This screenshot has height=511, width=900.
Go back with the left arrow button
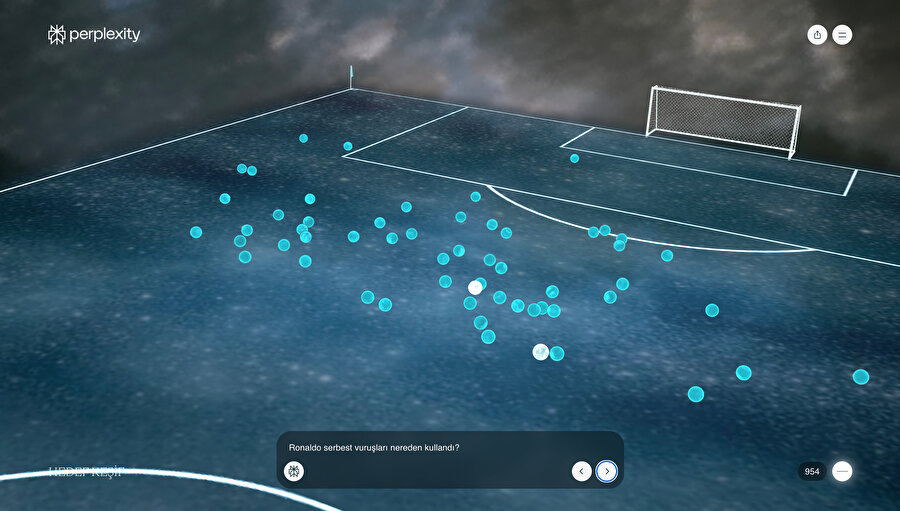pyautogui.click(x=581, y=471)
